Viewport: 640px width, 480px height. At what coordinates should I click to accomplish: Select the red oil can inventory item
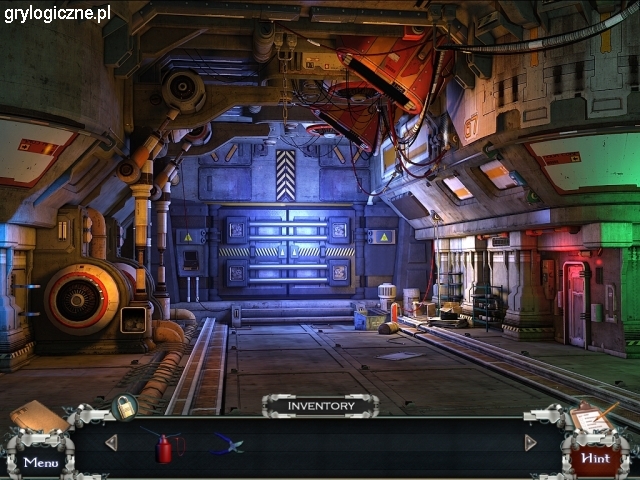[164, 447]
